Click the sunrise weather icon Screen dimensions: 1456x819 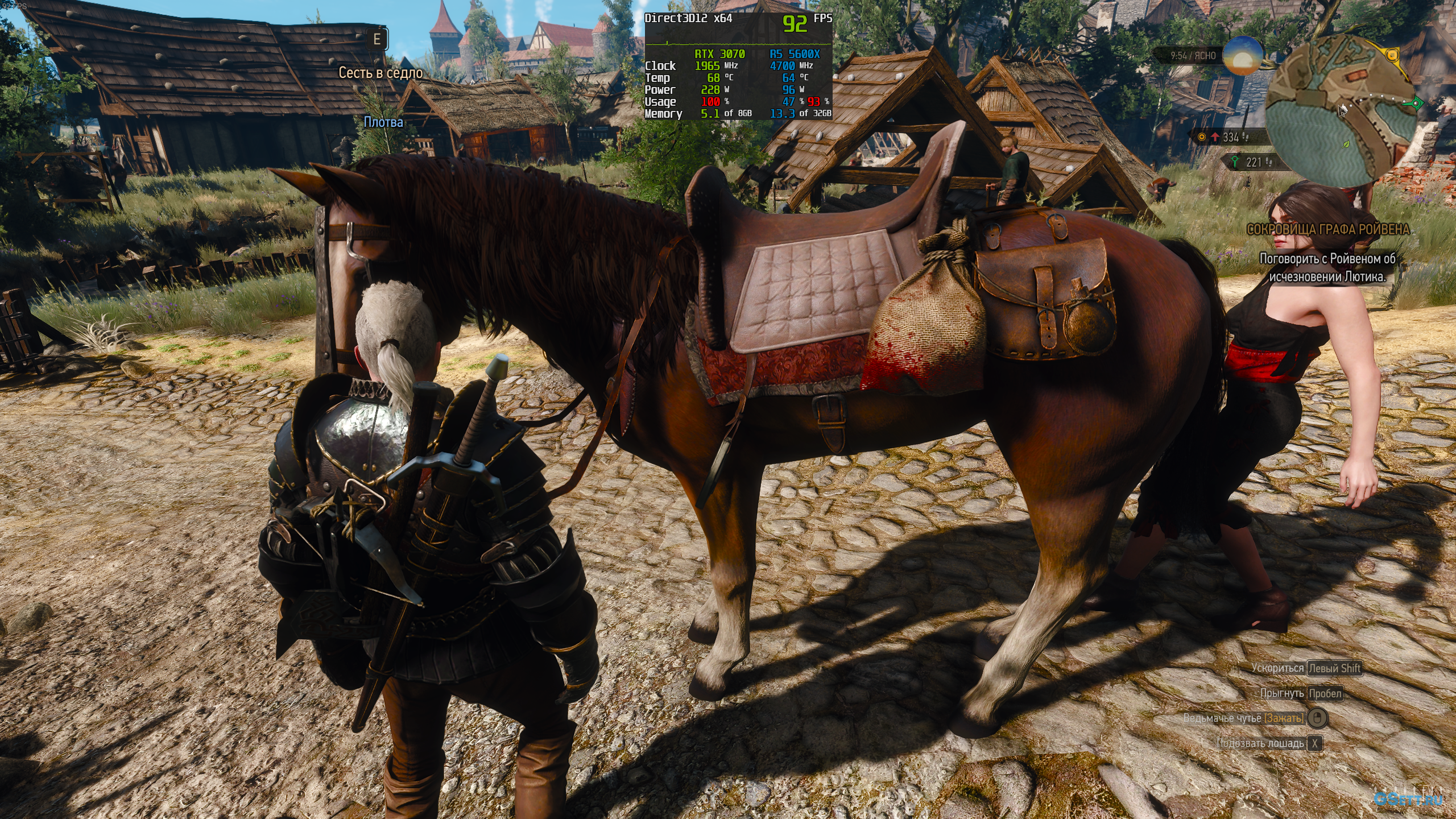click(x=1242, y=55)
